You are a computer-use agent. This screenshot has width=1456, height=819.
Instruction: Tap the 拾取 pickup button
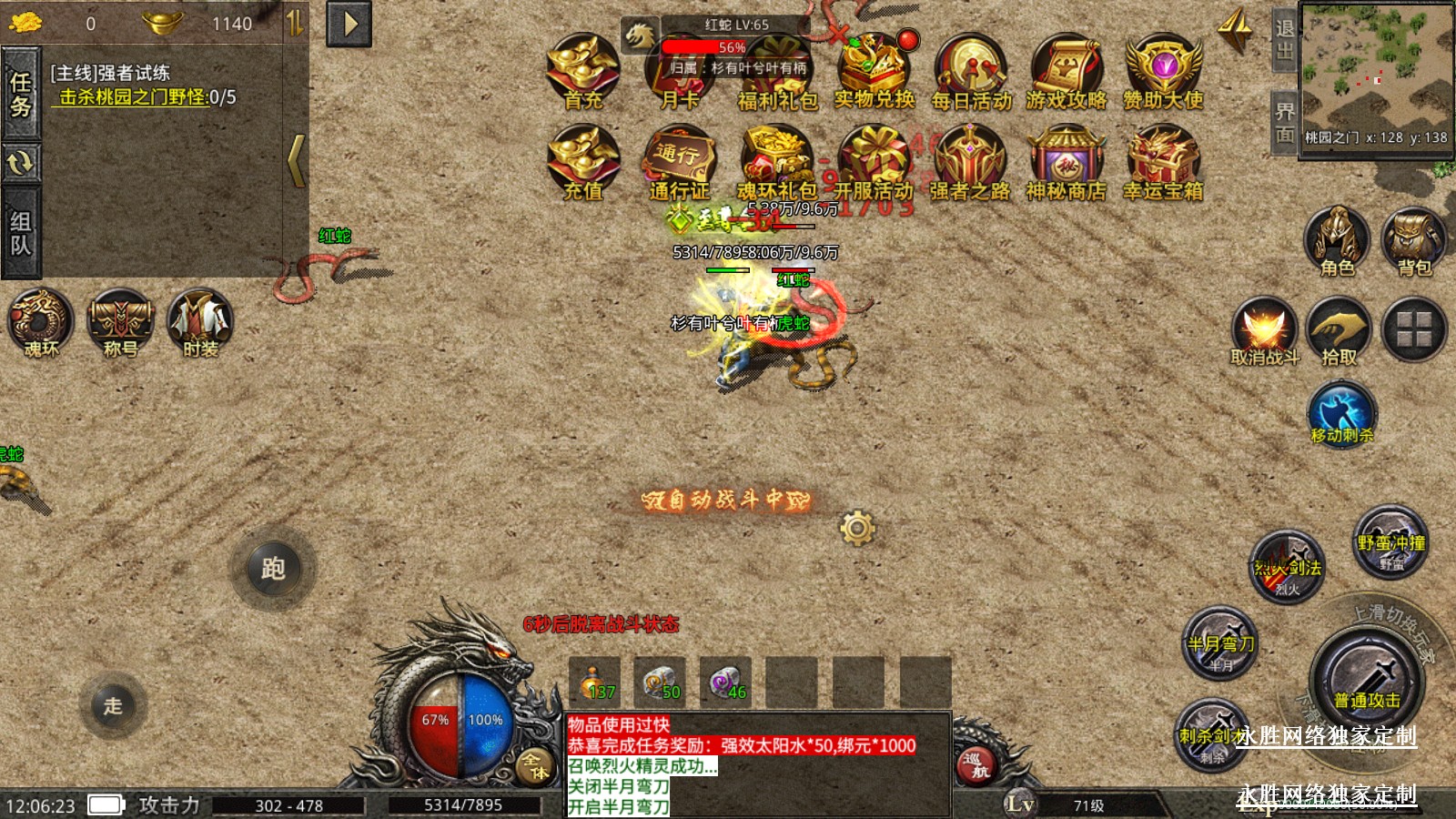pyautogui.click(x=1339, y=331)
